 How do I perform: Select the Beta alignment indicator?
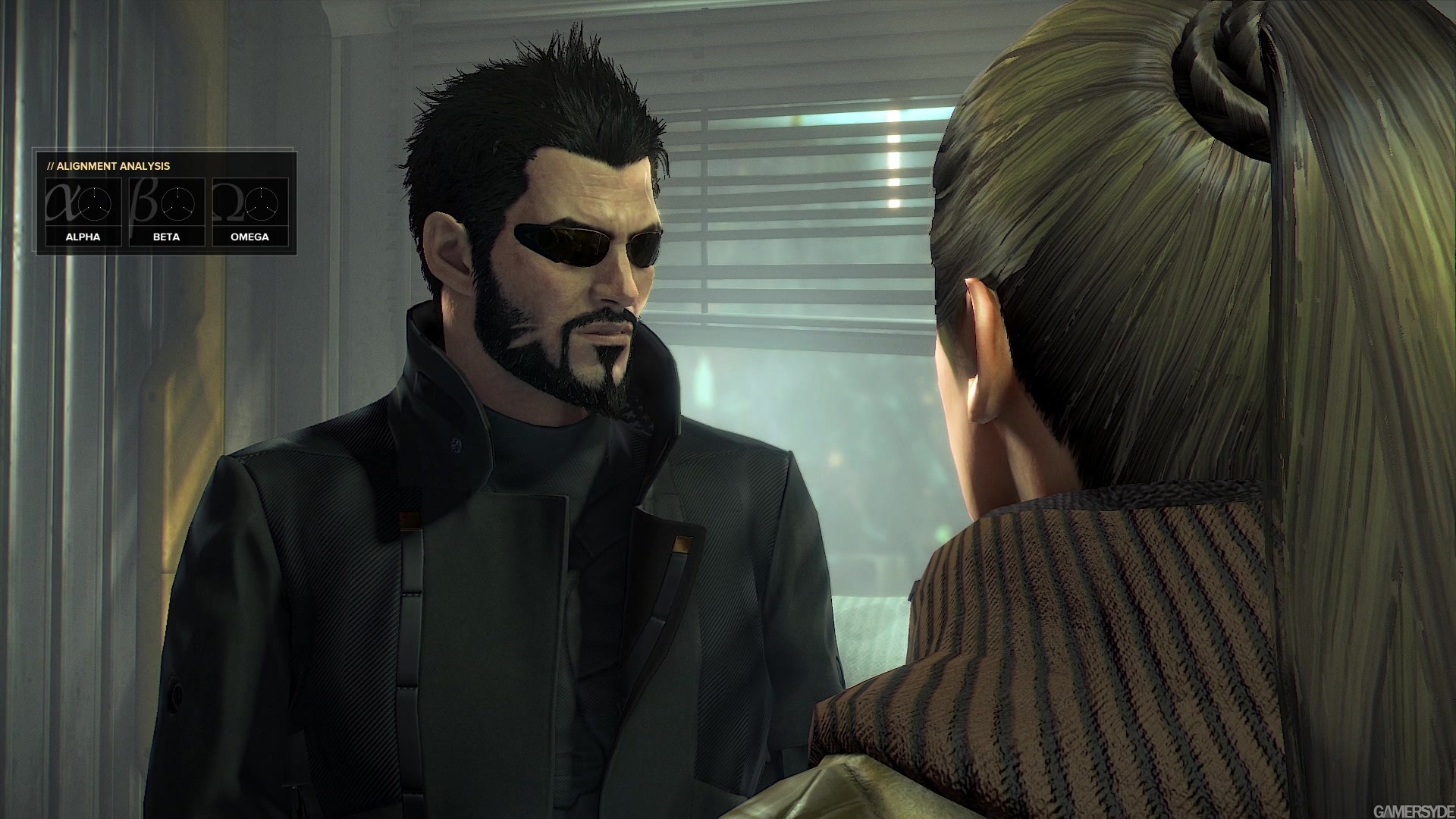pos(166,211)
